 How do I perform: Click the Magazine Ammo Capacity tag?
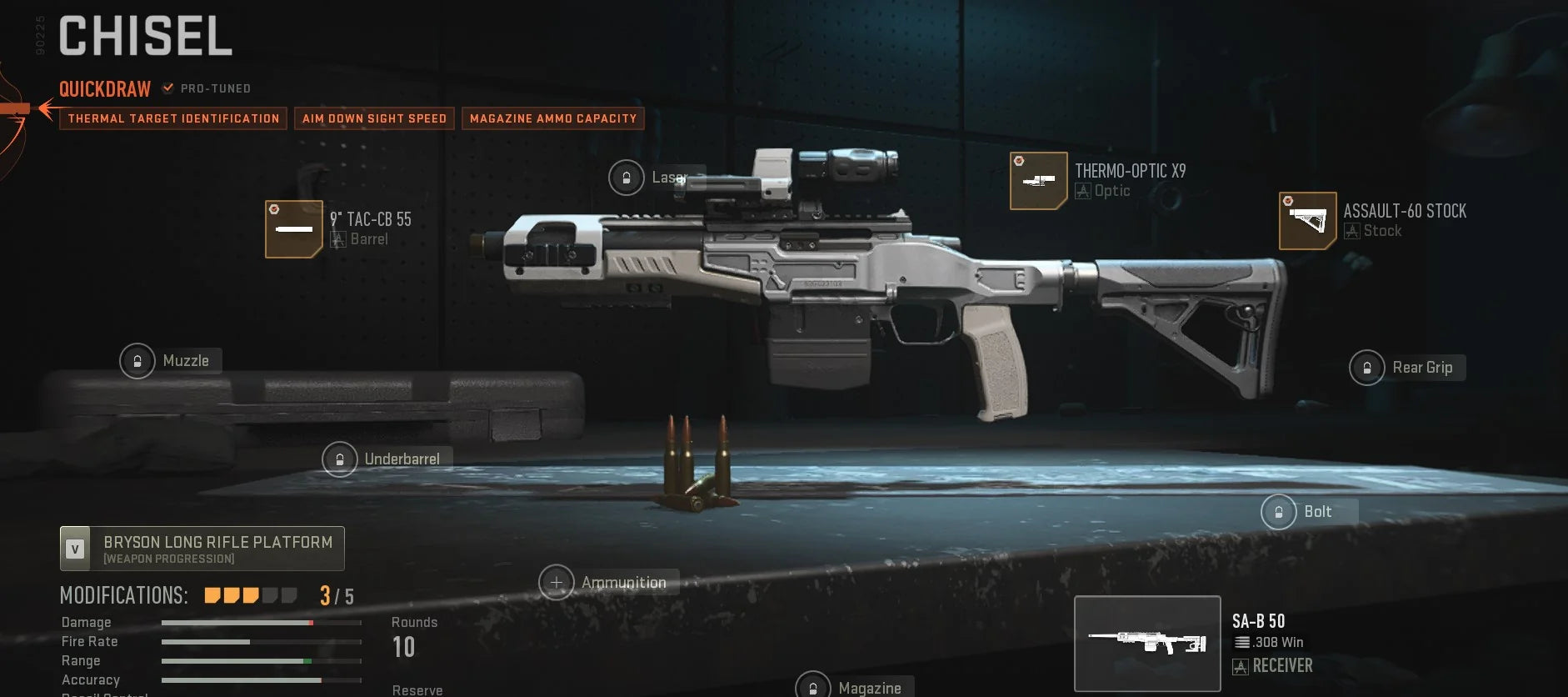click(x=553, y=118)
